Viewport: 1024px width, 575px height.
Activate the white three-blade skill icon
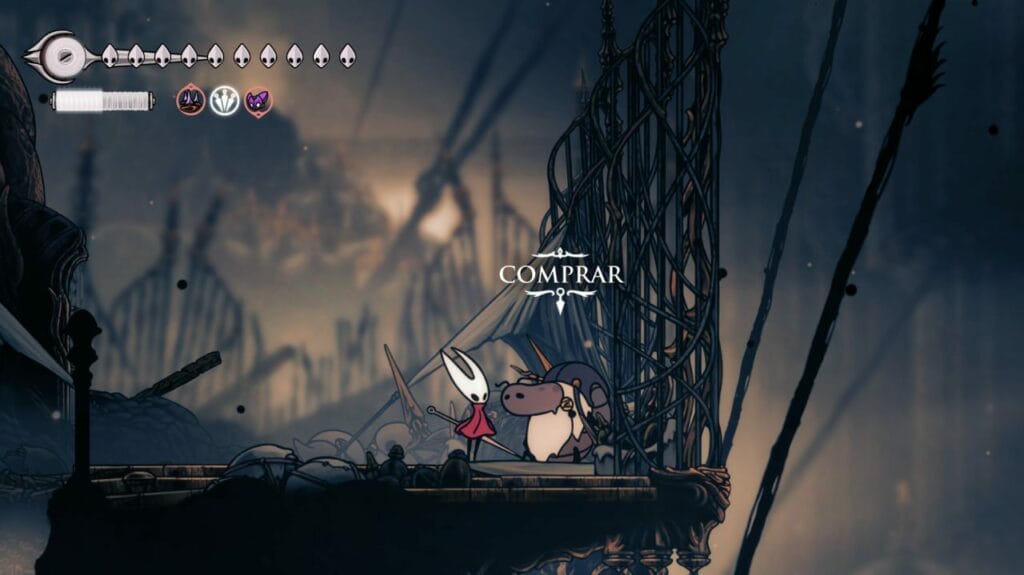[x=225, y=101]
